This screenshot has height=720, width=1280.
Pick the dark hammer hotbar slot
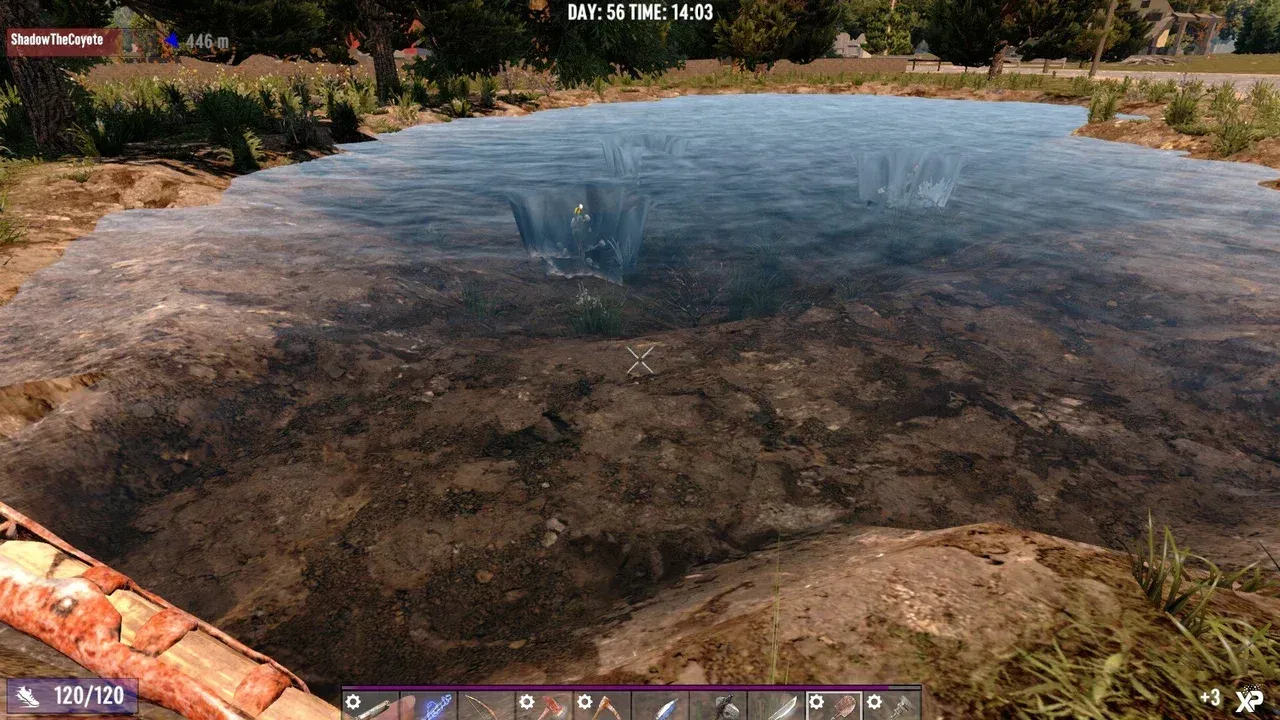point(718,706)
